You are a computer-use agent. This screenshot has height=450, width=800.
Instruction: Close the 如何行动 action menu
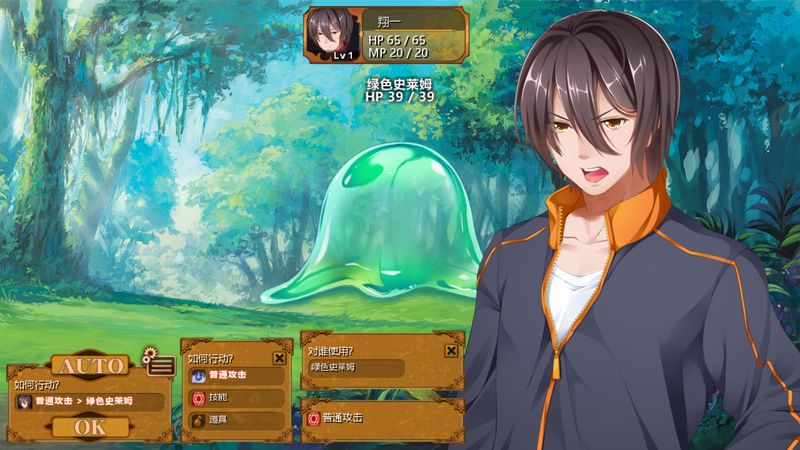(279, 357)
